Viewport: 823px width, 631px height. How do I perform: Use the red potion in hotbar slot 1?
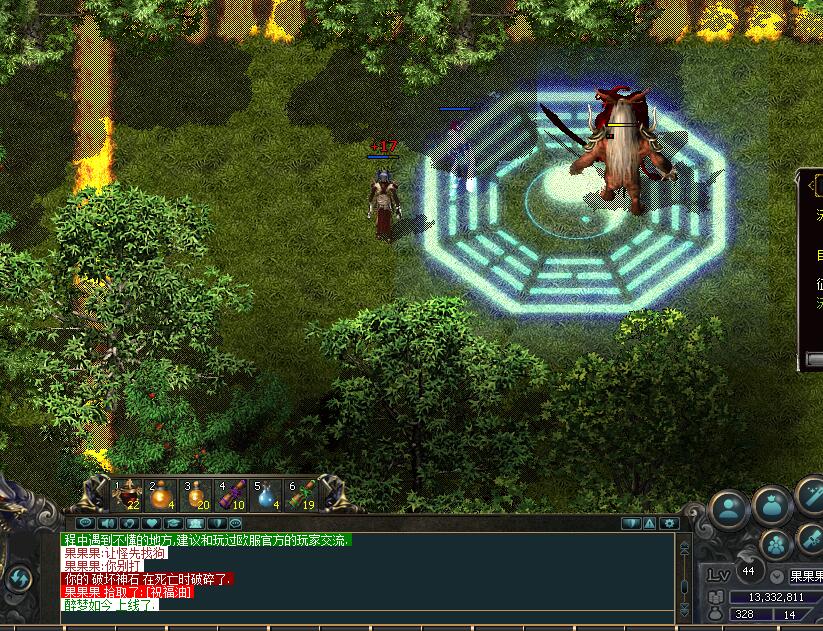pos(128,495)
